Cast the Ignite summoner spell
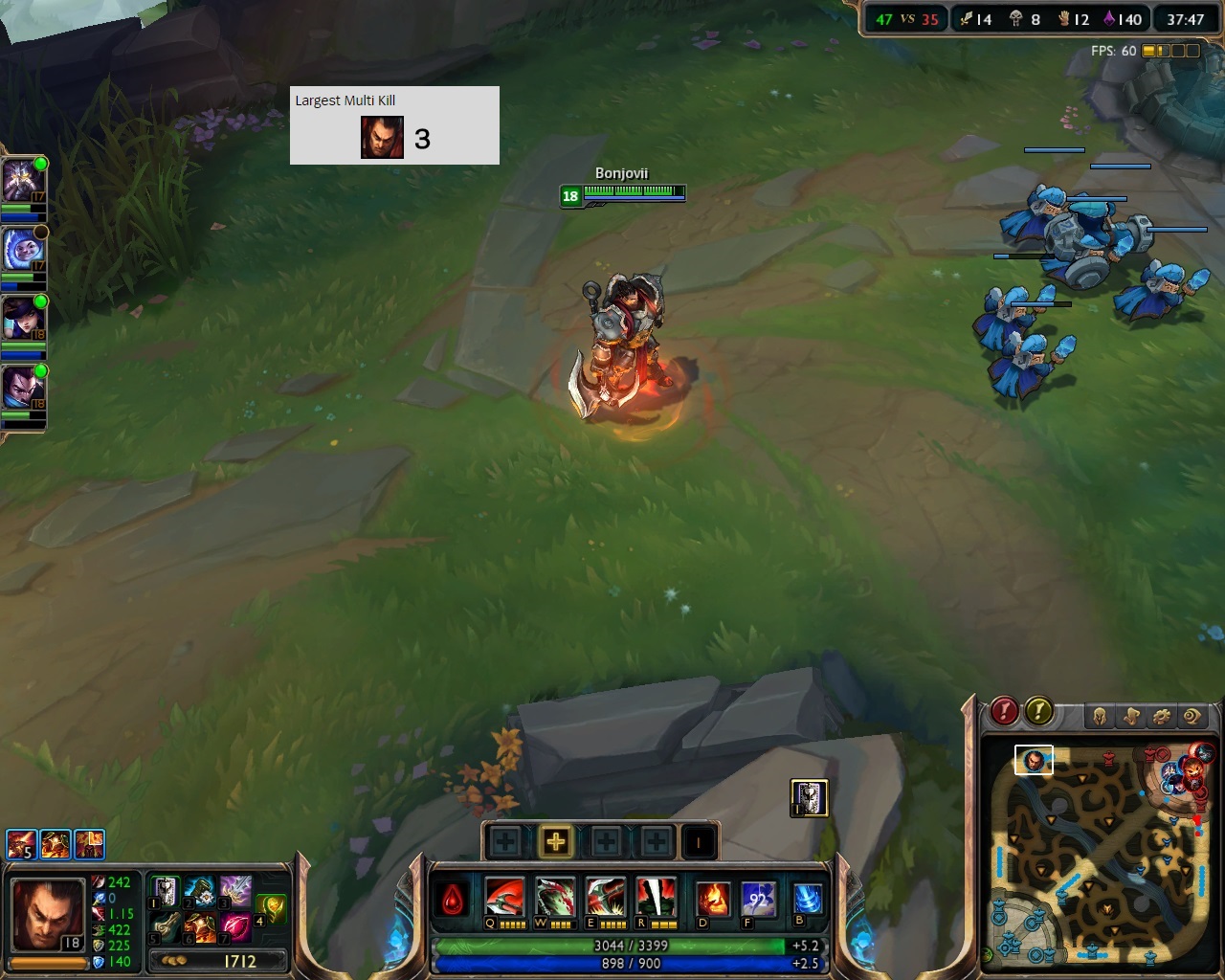The image size is (1225, 980). [x=713, y=900]
